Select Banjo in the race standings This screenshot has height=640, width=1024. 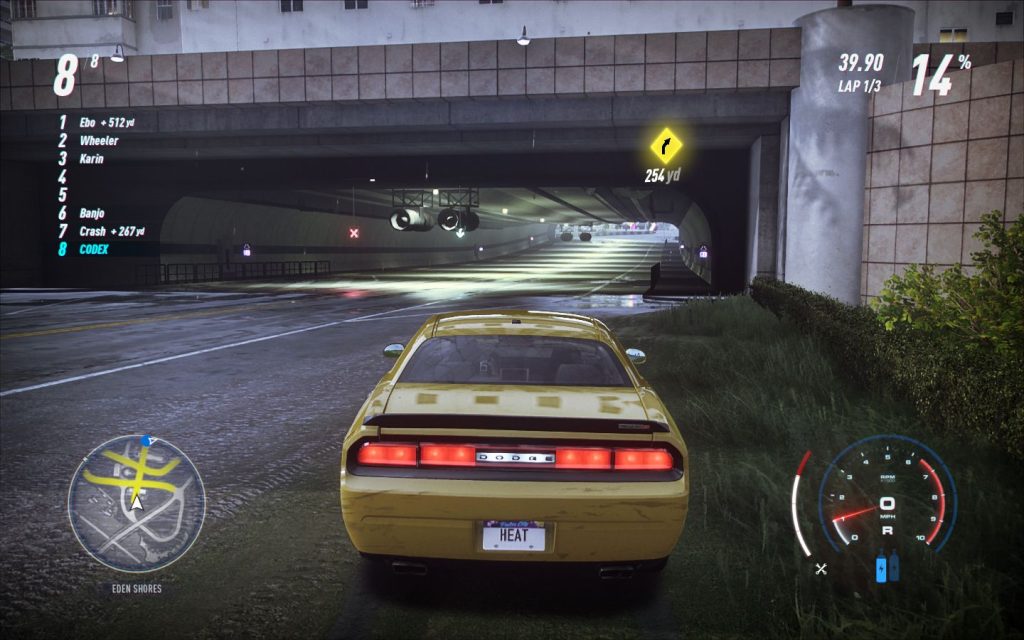coord(92,213)
